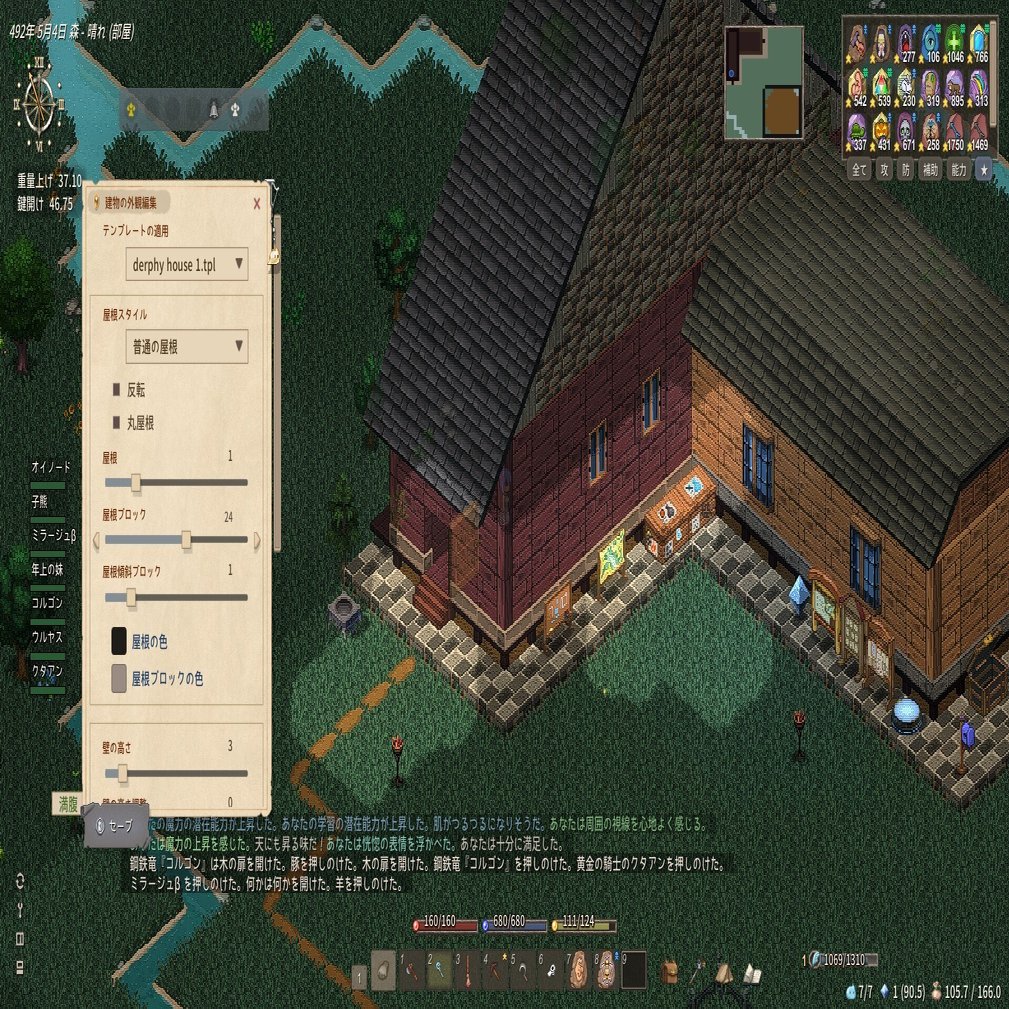
Task: Pick the 屋根ブロックの色 gray swatch
Action: [x=119, y=678]
